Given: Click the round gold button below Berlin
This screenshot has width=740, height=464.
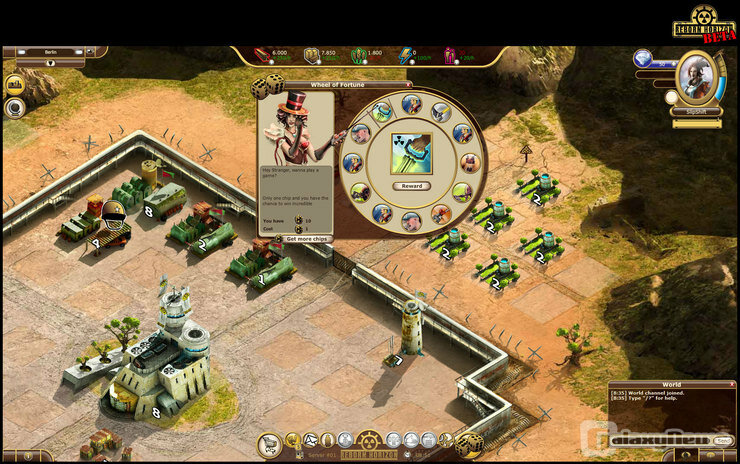Looking at the screenshot, I should coord(15,84).
